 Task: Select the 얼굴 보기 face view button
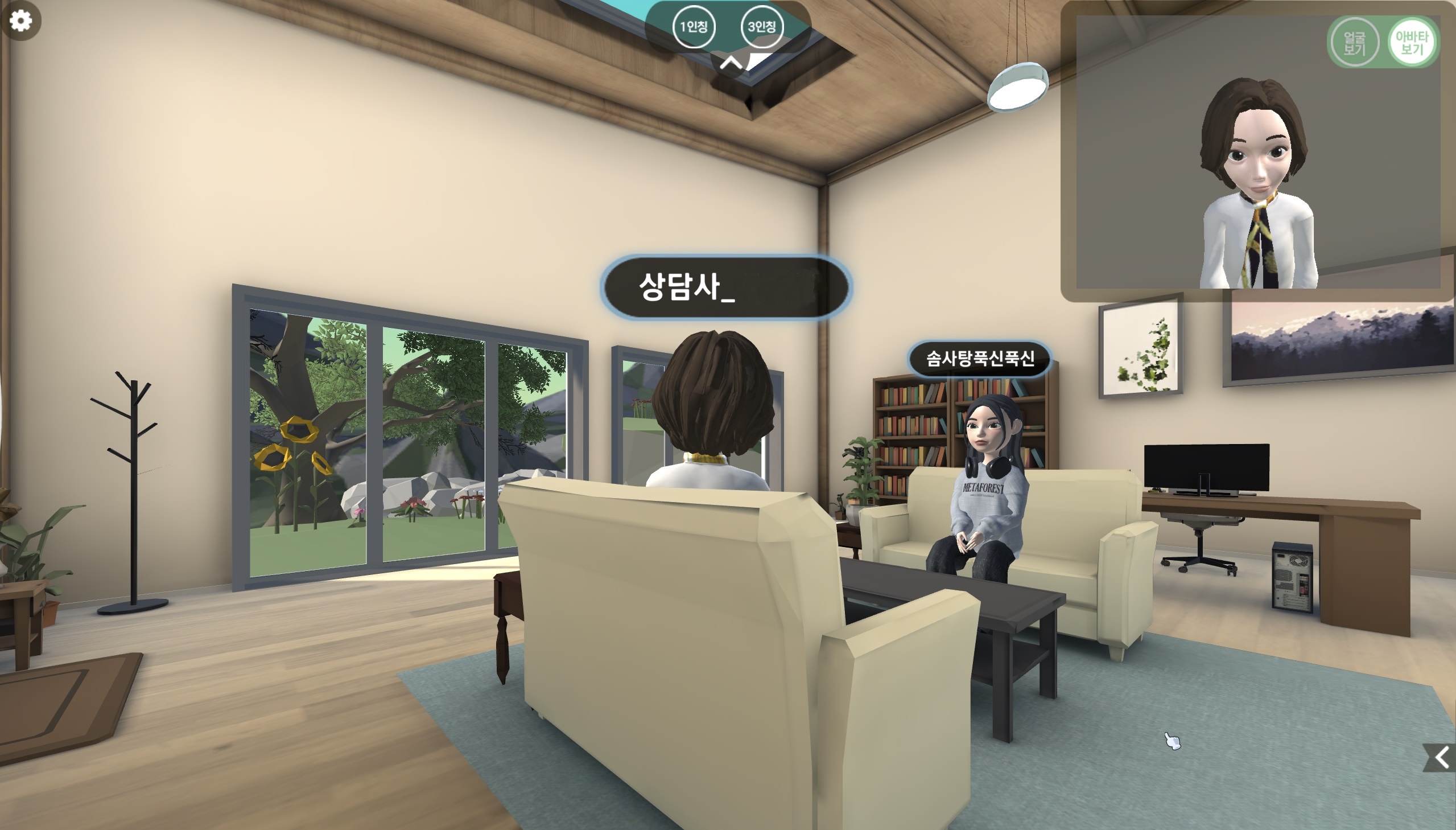[x=1354, y=42]
